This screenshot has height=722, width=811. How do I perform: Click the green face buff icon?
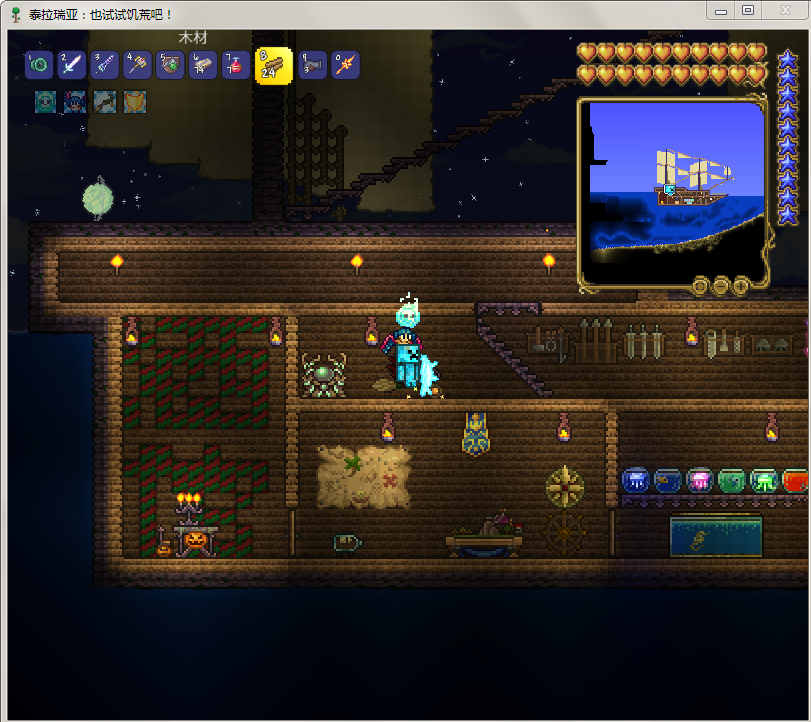pyautogui.click(x=46, y=101)
